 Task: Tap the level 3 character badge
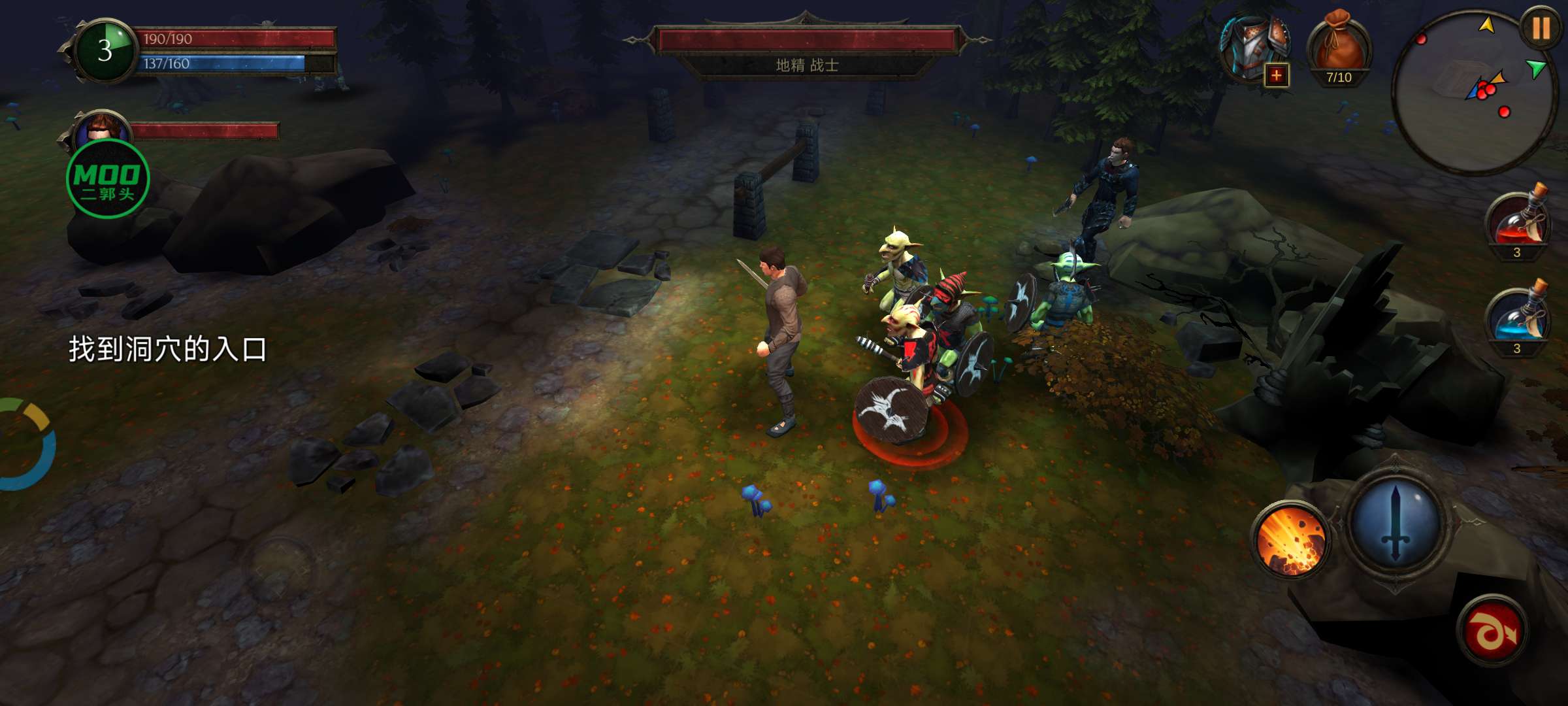[105, 51]
